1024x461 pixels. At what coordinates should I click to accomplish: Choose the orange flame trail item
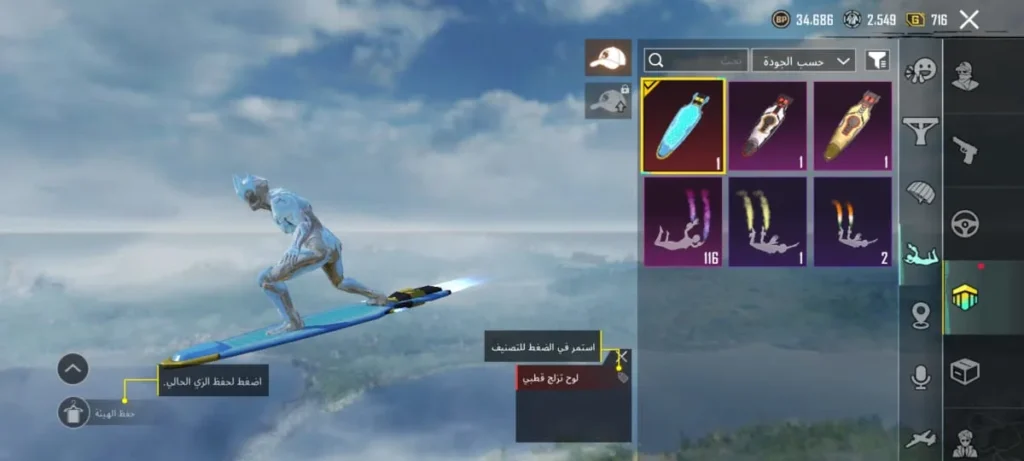(852, 221)
